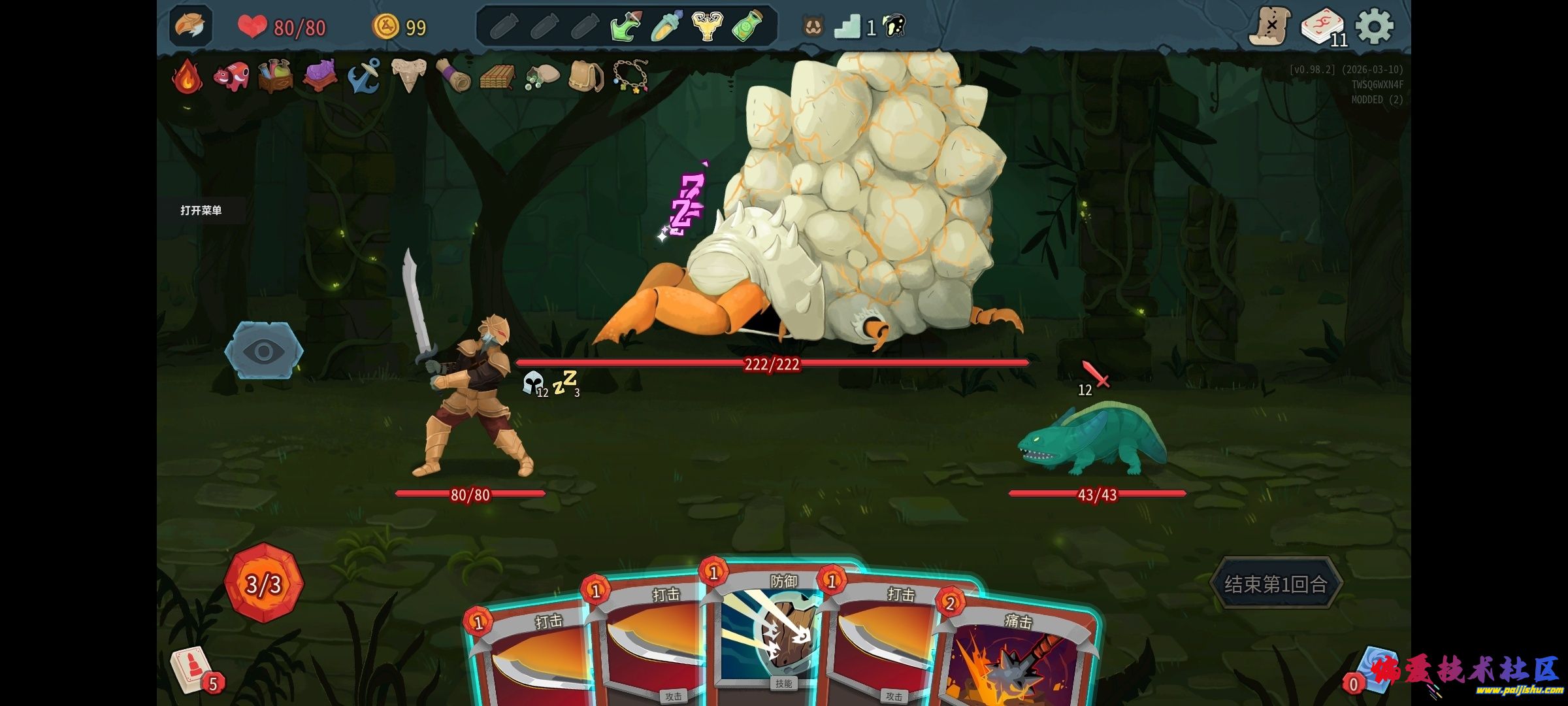Viewport: 1568px width, 706px height.
Task: Inspect the charm bracelet relic
Action: point(630,77)
